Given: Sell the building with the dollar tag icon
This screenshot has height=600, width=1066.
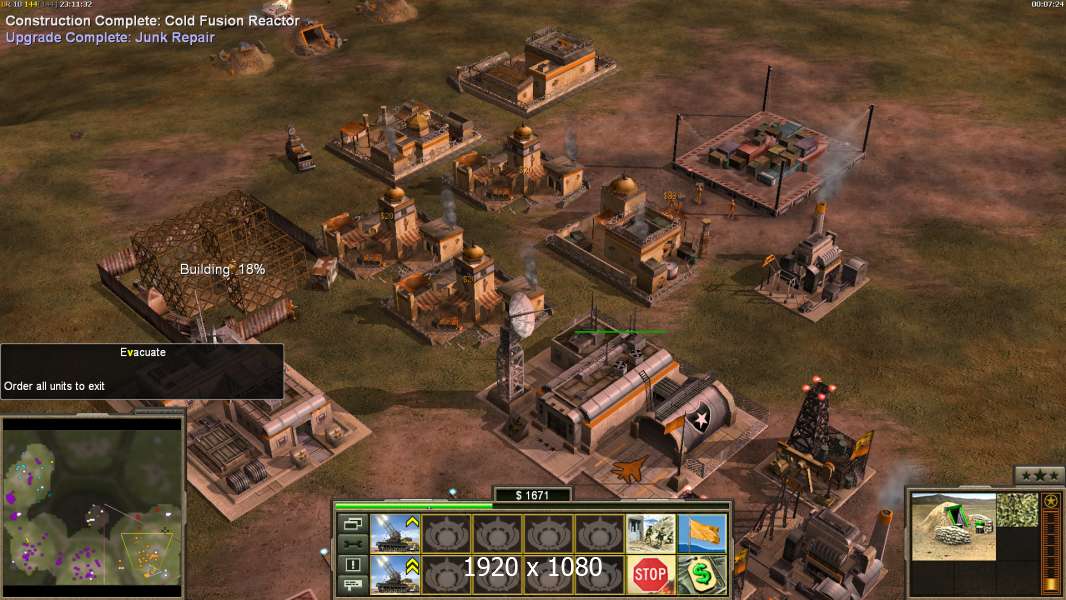Looking at the screenshot, I should point(702,575).
